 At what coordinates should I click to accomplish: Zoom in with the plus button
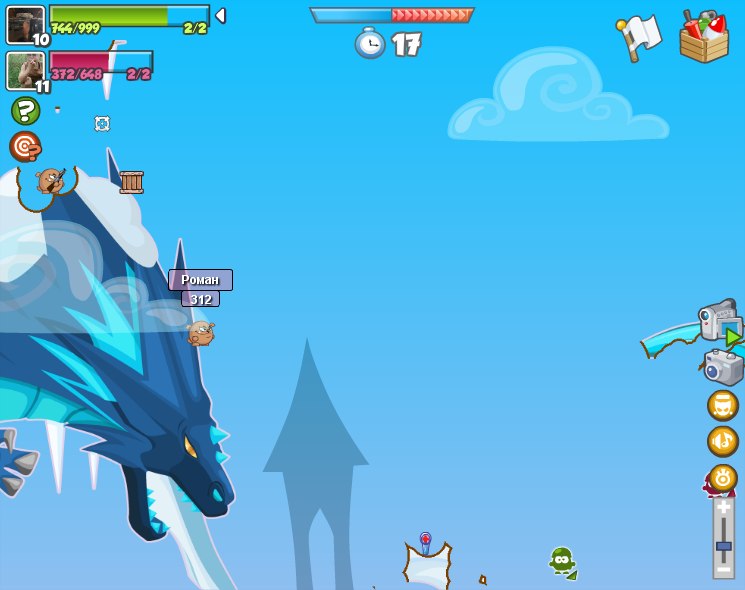click(x=723, y=508)
